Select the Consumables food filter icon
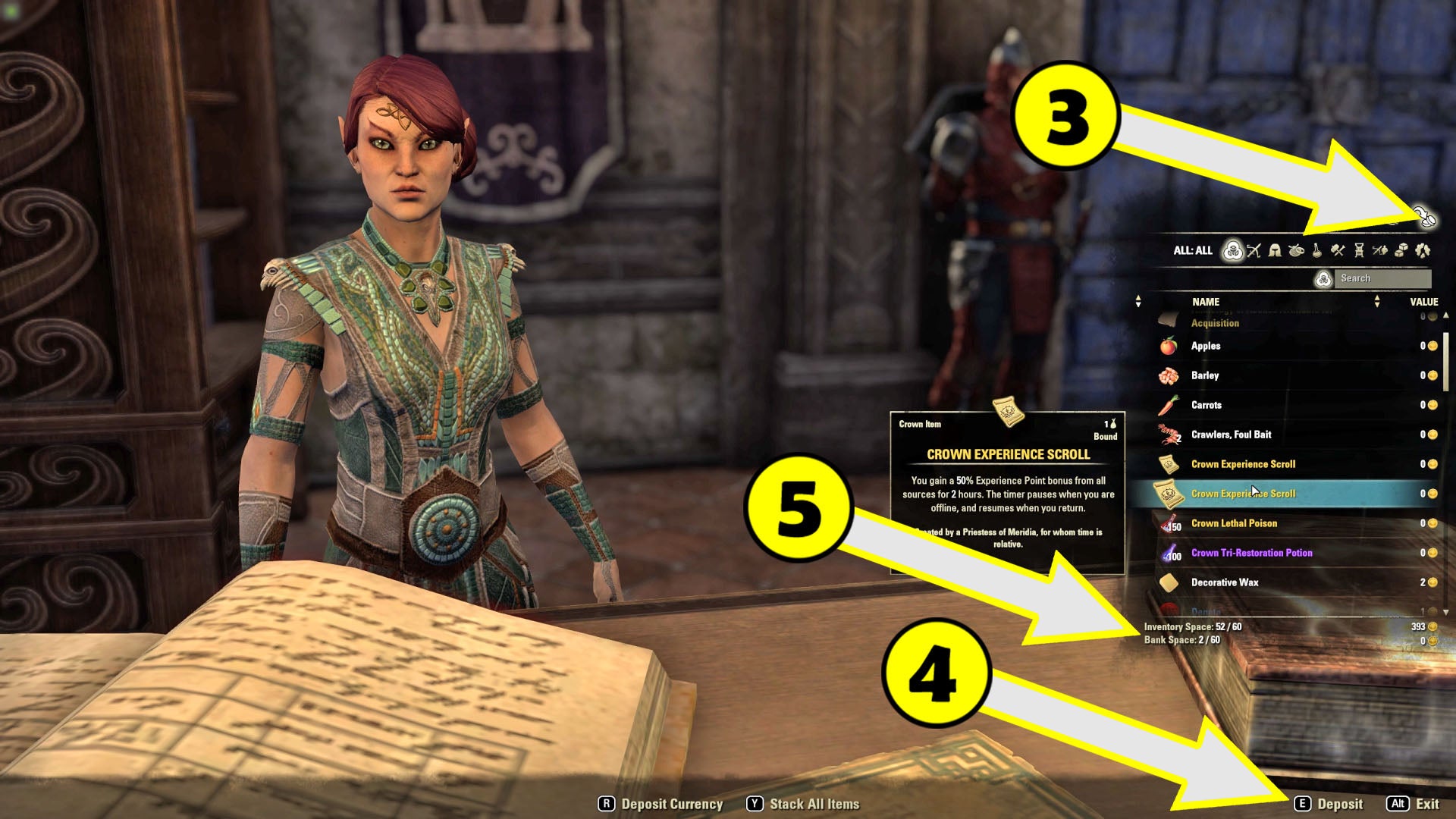Screen dimensions: 1456x819 point(1298,250)
